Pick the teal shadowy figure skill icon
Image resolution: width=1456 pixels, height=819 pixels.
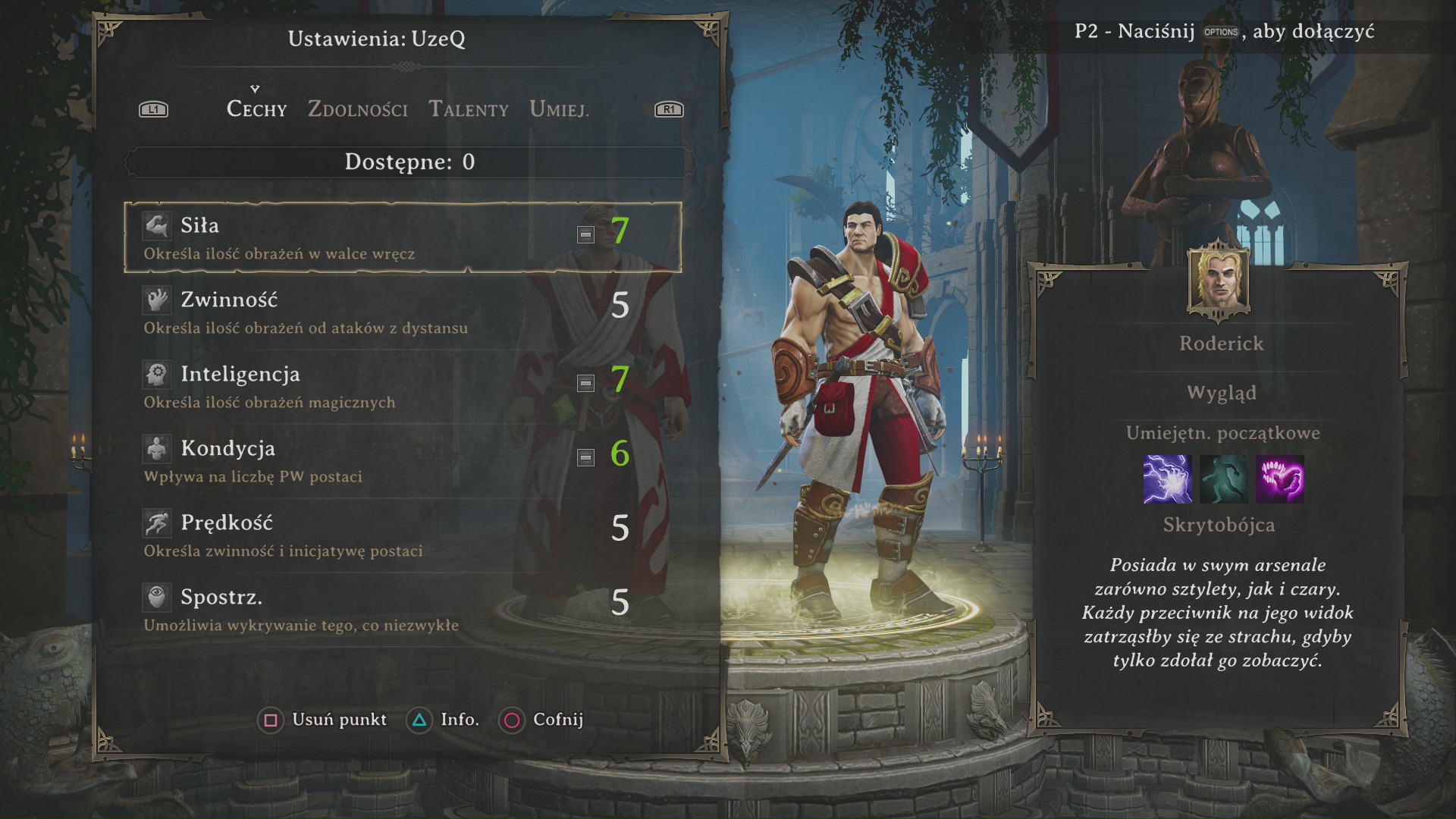pyautogui.click(x=1223, y=479)
